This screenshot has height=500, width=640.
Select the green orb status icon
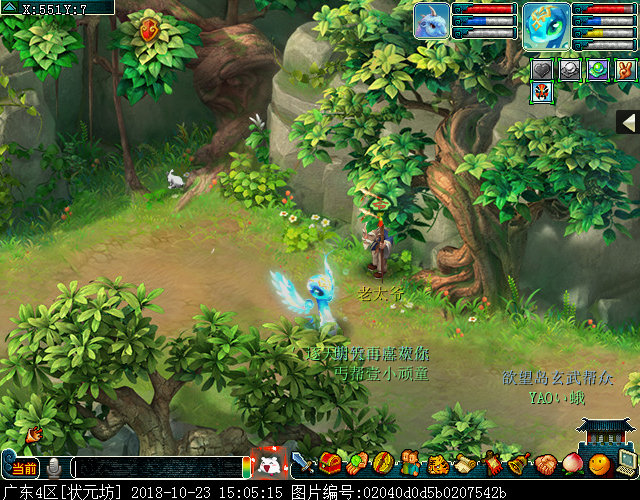pyautogui.click(x=597, y=69)
